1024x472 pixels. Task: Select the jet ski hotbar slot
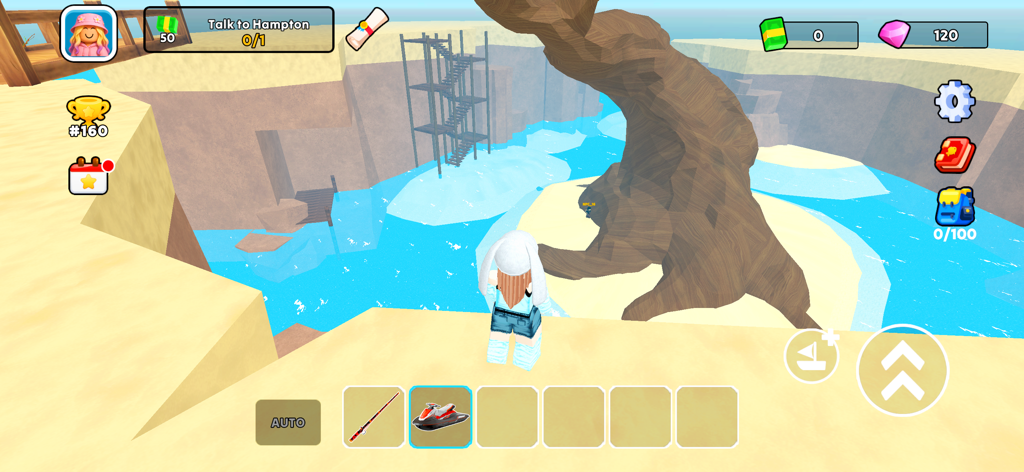coord(441,417)
